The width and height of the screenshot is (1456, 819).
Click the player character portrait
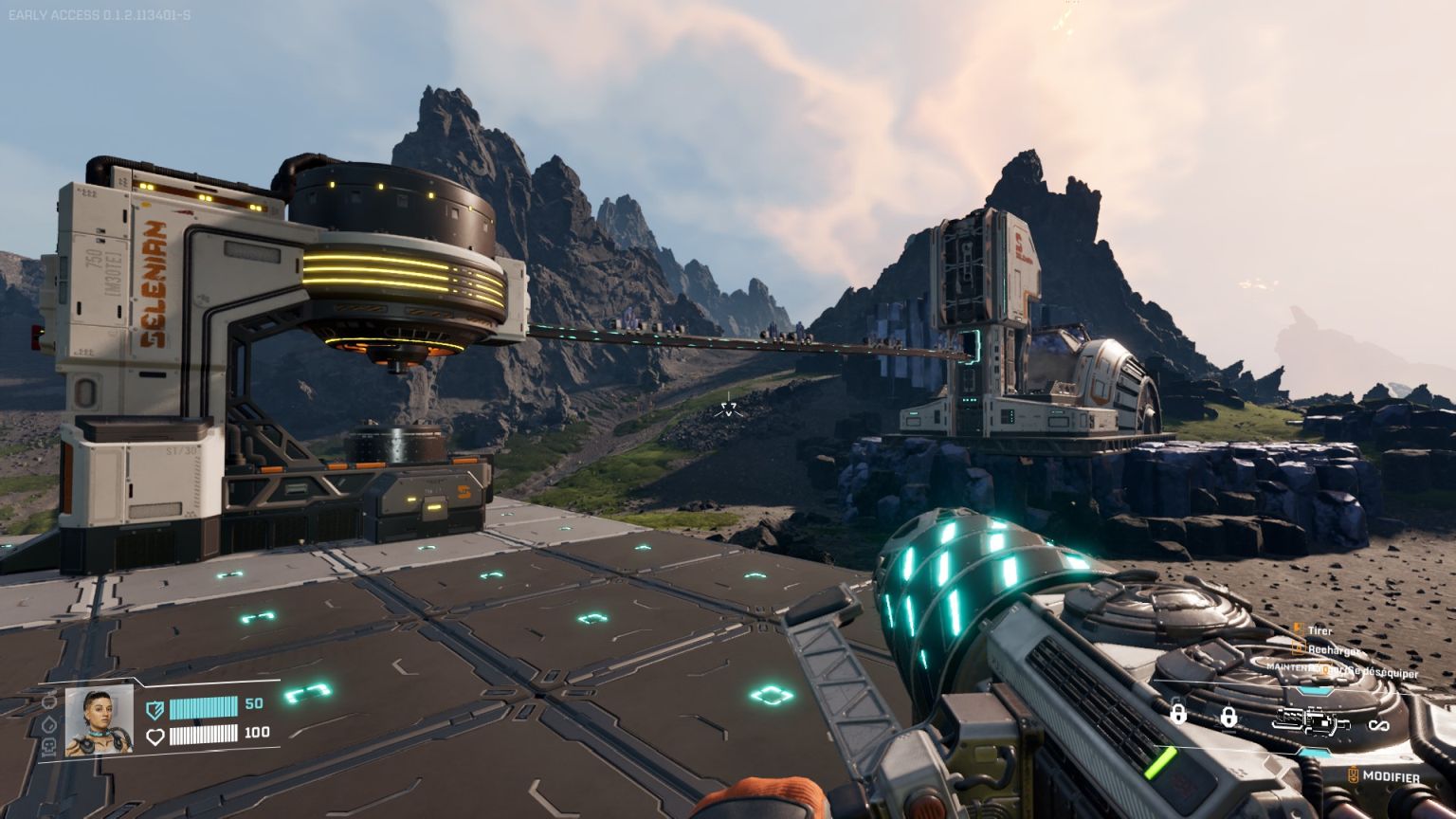point(99,720)
